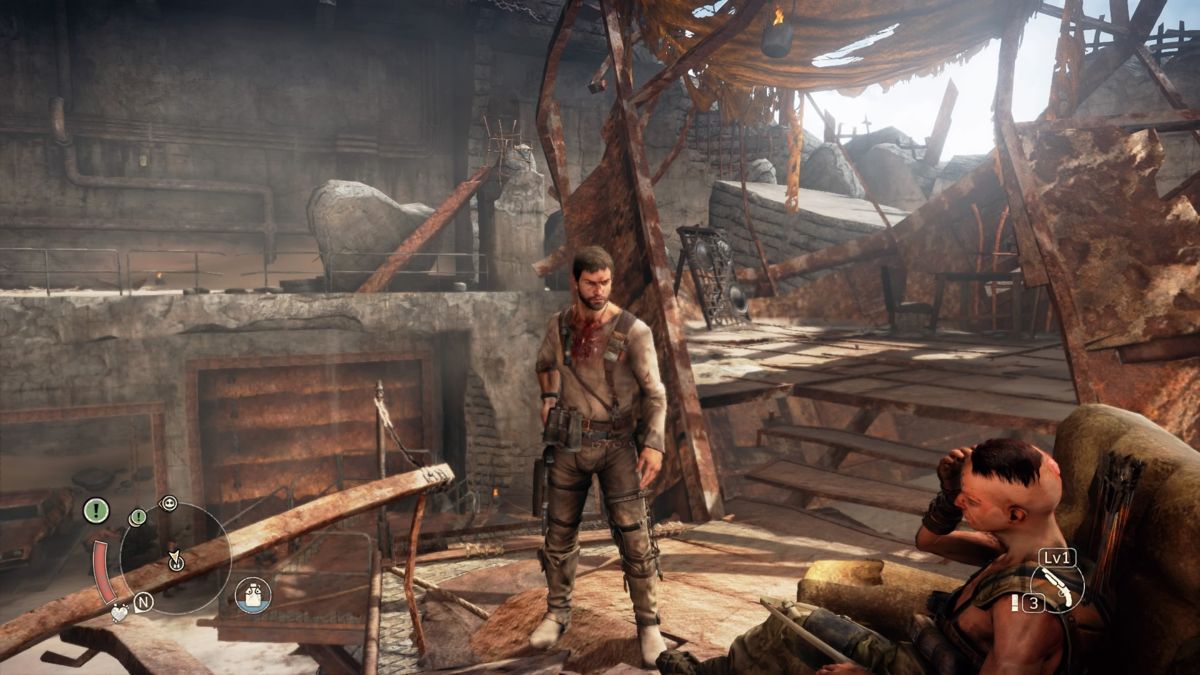Click the north compass N marker
The width and height of the screenshot is (1200, 675).
pyautogui.click(x=143, y=601)
